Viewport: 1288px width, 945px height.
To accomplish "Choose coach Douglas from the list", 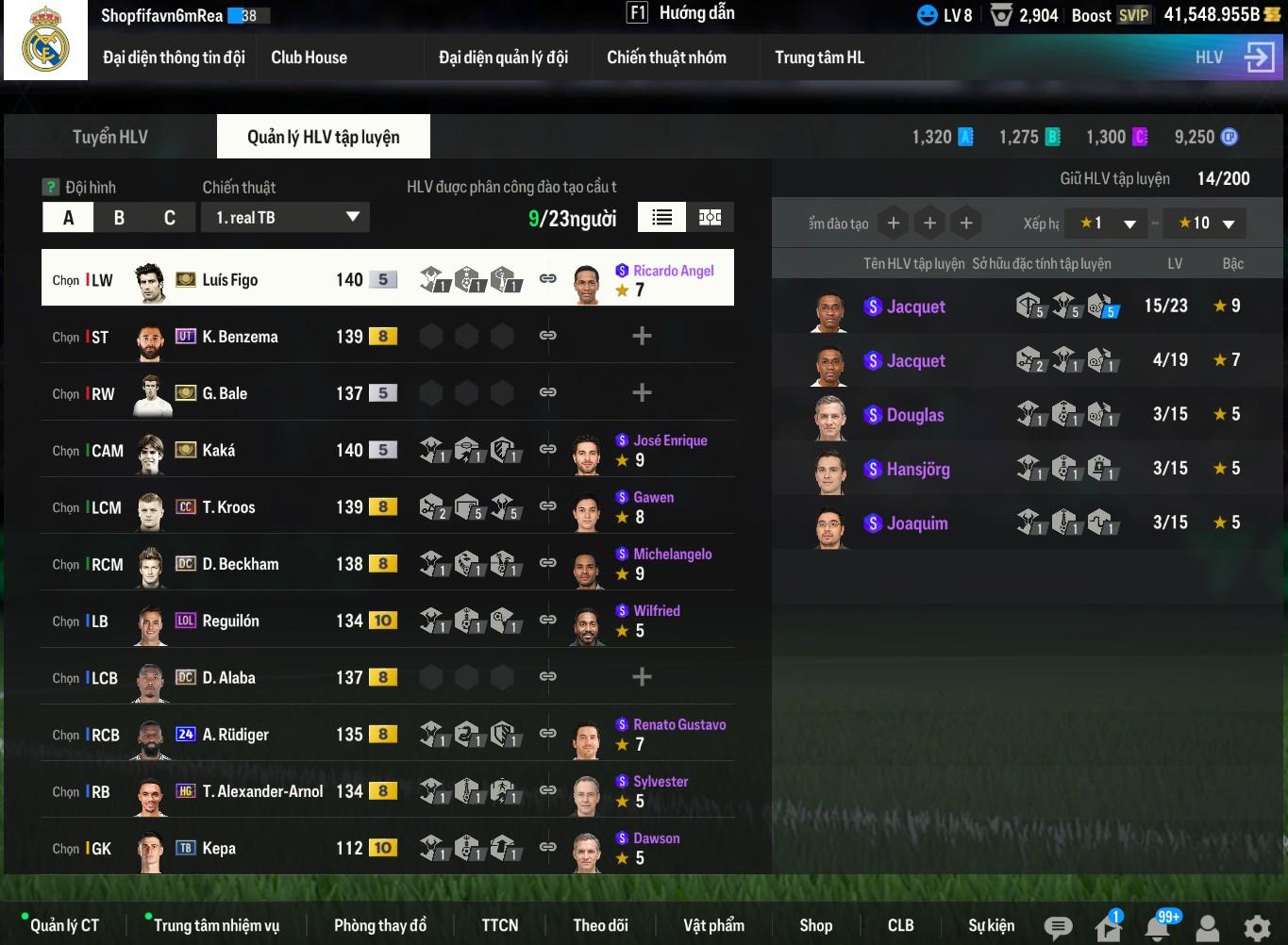I will tap(915, 415).
